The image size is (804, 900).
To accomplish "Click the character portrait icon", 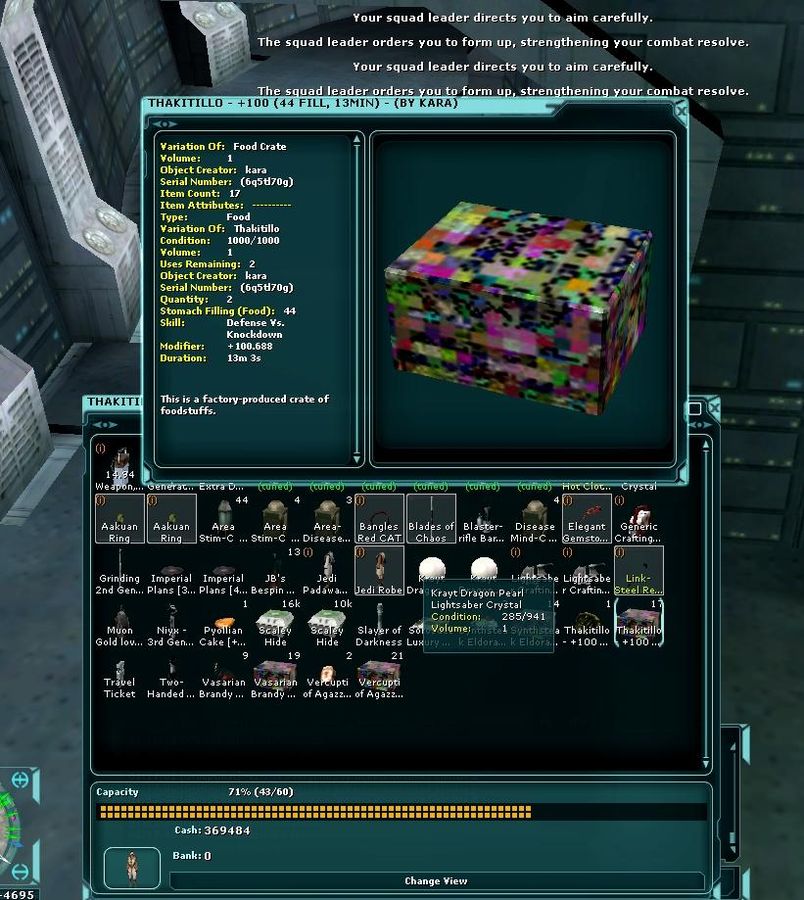I will pyautogui.click(x=130, y=867).
